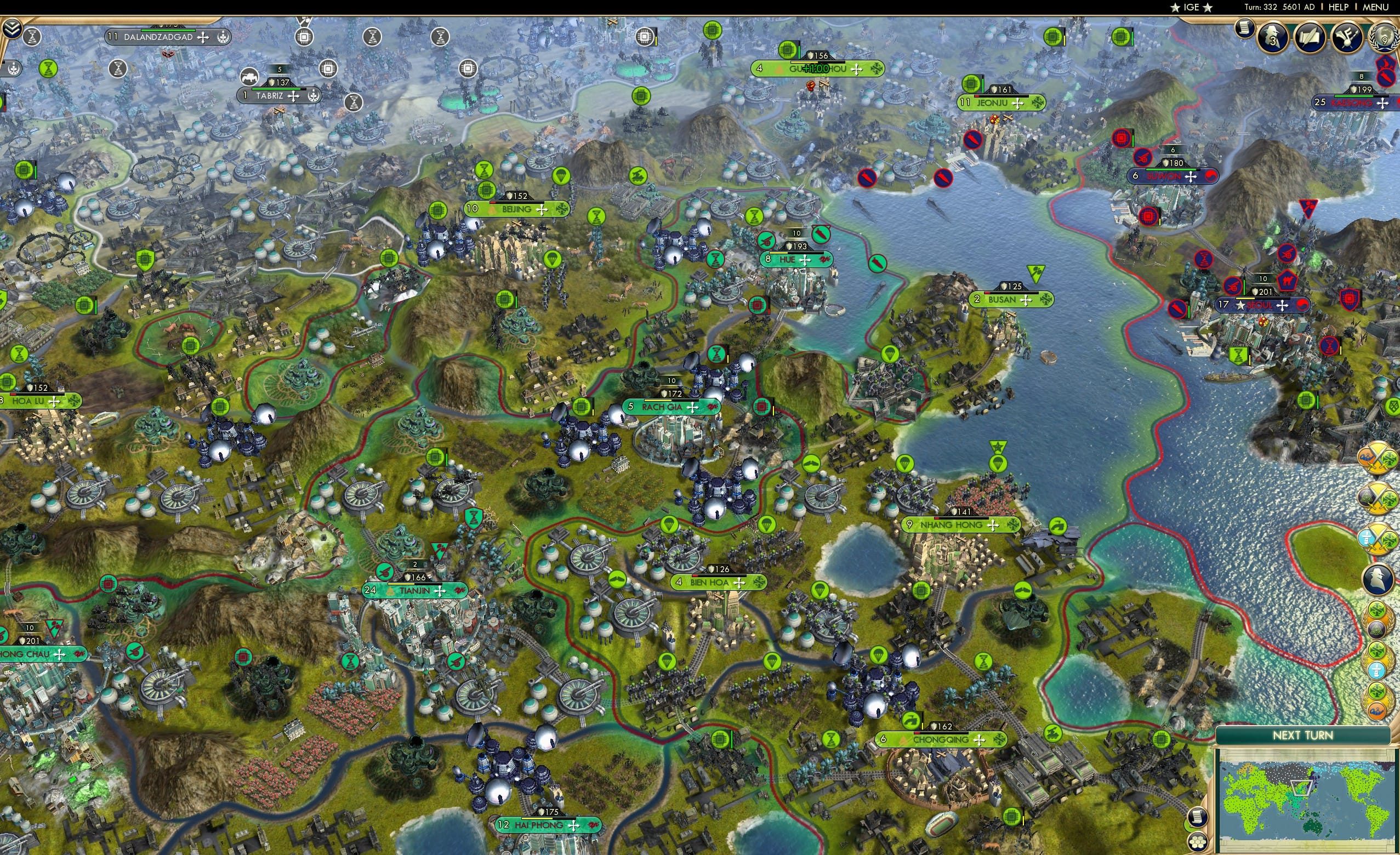Click the green research chip icon near Hai Phong
The height and width of the screenshot is (855, 1400).
(720, 740)
